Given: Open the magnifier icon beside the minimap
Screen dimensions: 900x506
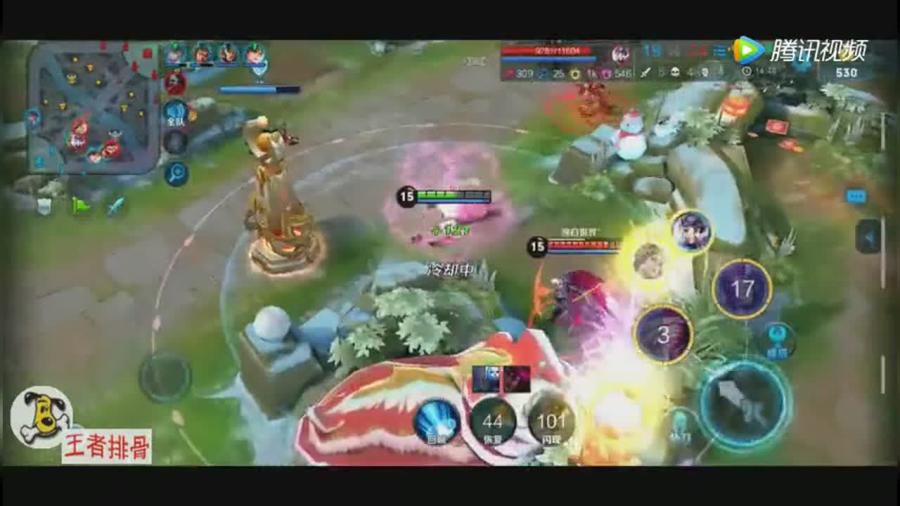Looking at the screenshot, I should [176, 173].
